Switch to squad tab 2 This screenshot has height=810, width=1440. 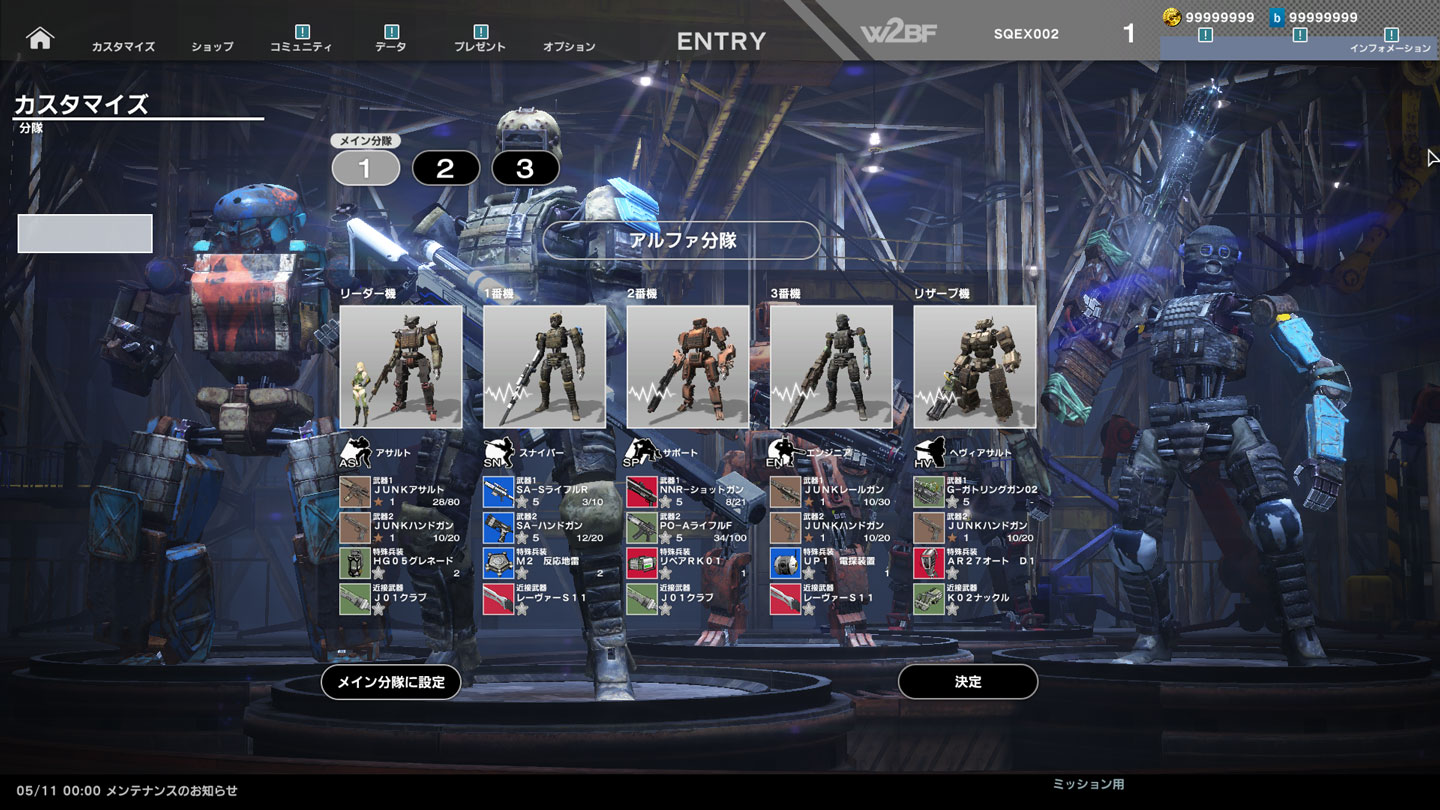pyautogui.click(x=445, y=168)
